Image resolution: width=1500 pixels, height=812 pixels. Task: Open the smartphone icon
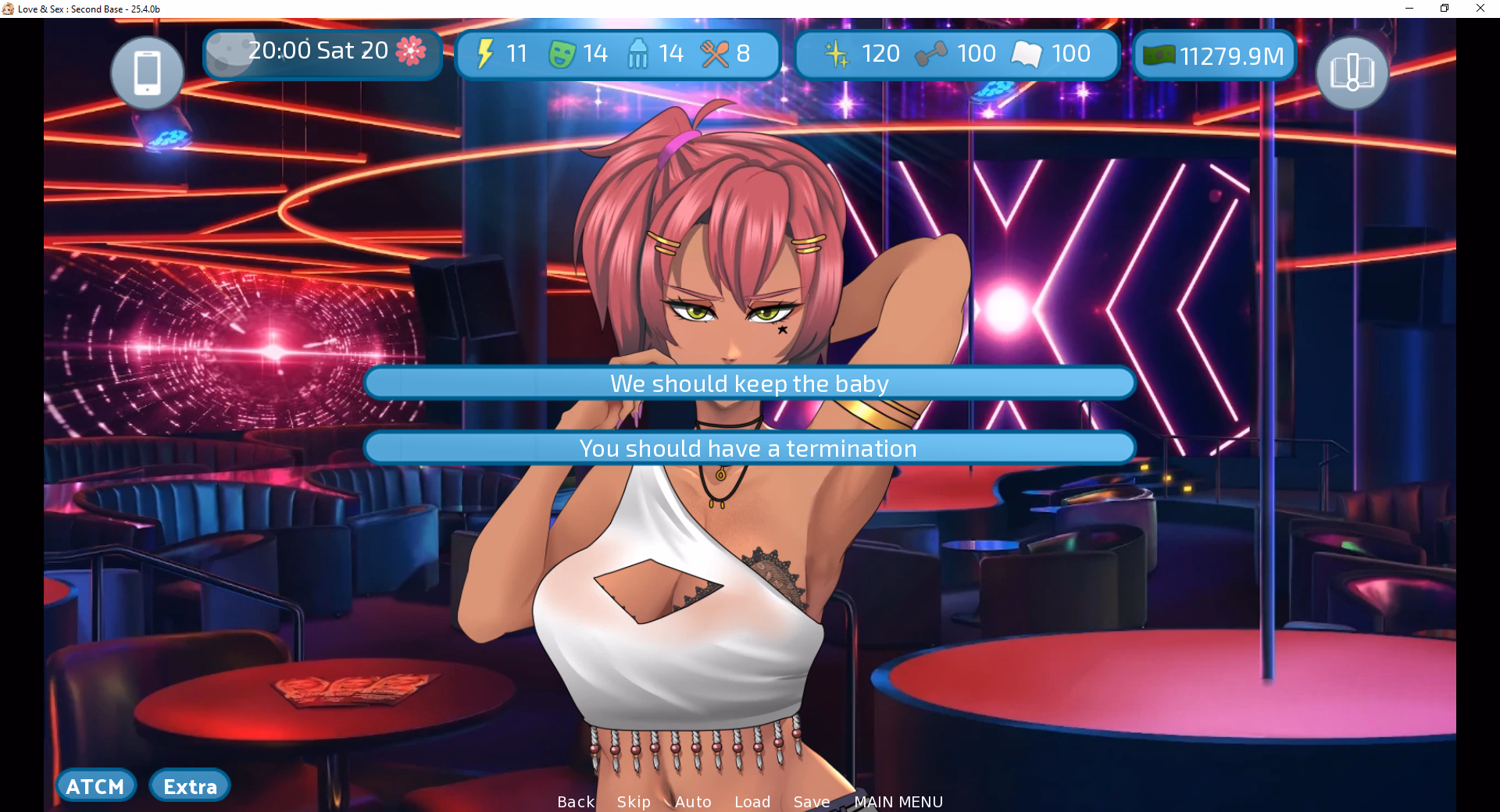click(x=147, y=73)
